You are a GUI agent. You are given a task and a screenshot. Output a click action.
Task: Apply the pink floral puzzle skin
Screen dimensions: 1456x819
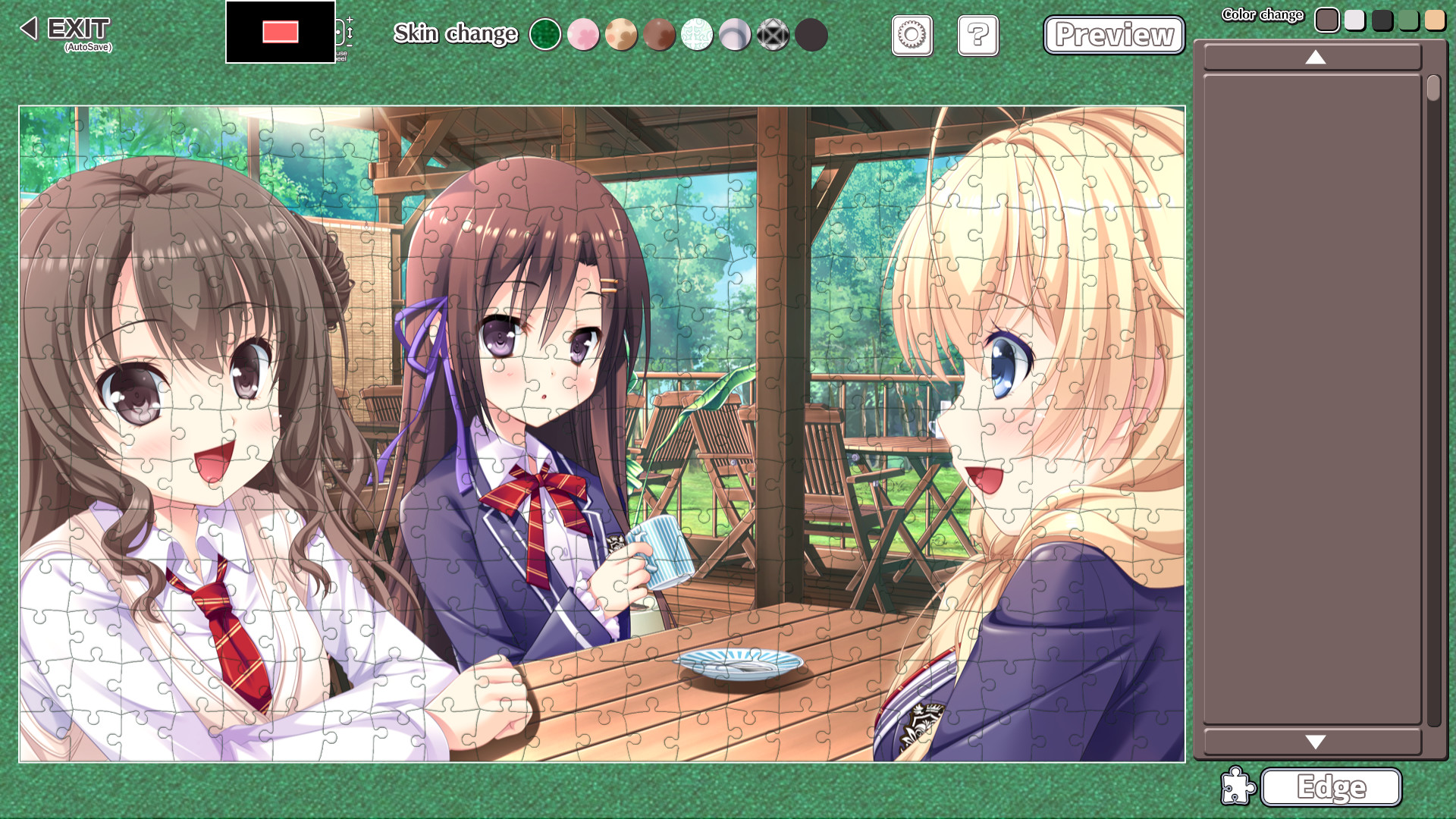[584, 34]
